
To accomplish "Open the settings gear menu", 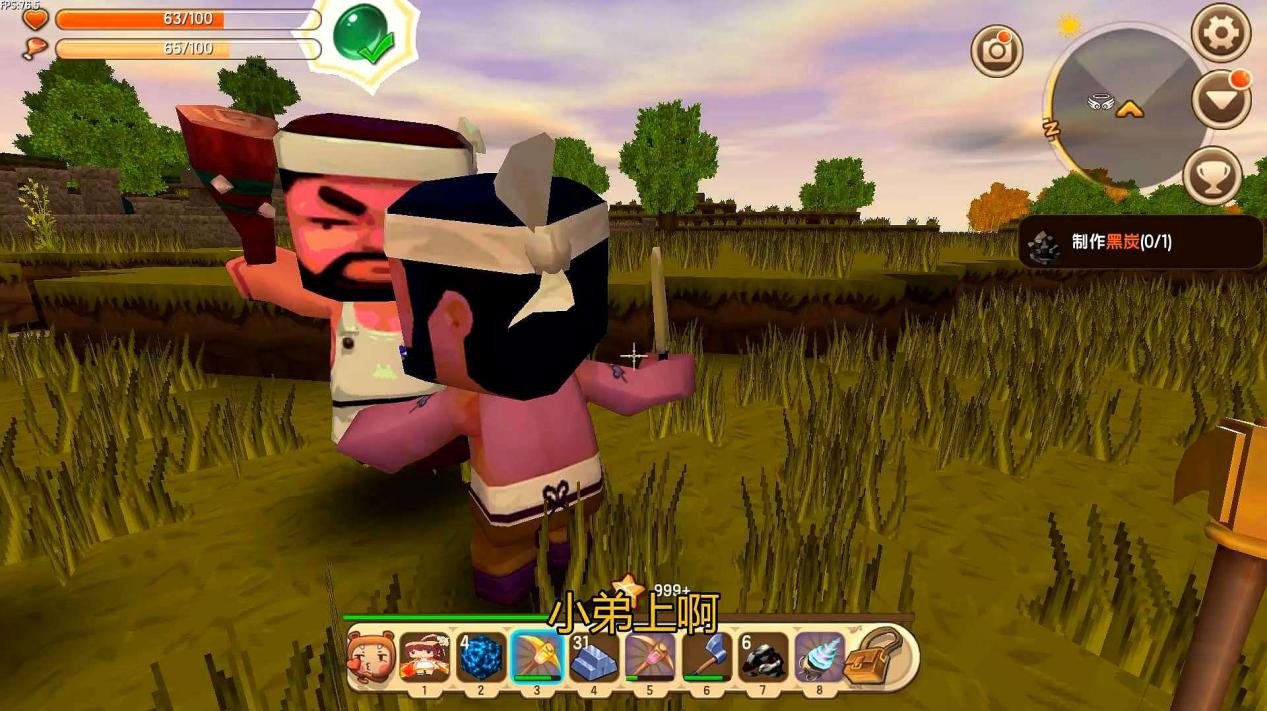I will pyautogui.click(x=1220, y=33).
